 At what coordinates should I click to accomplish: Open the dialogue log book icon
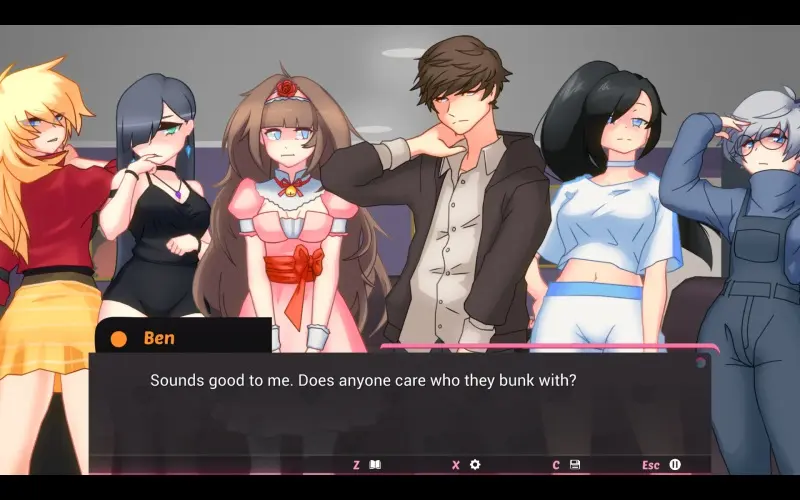375,465
